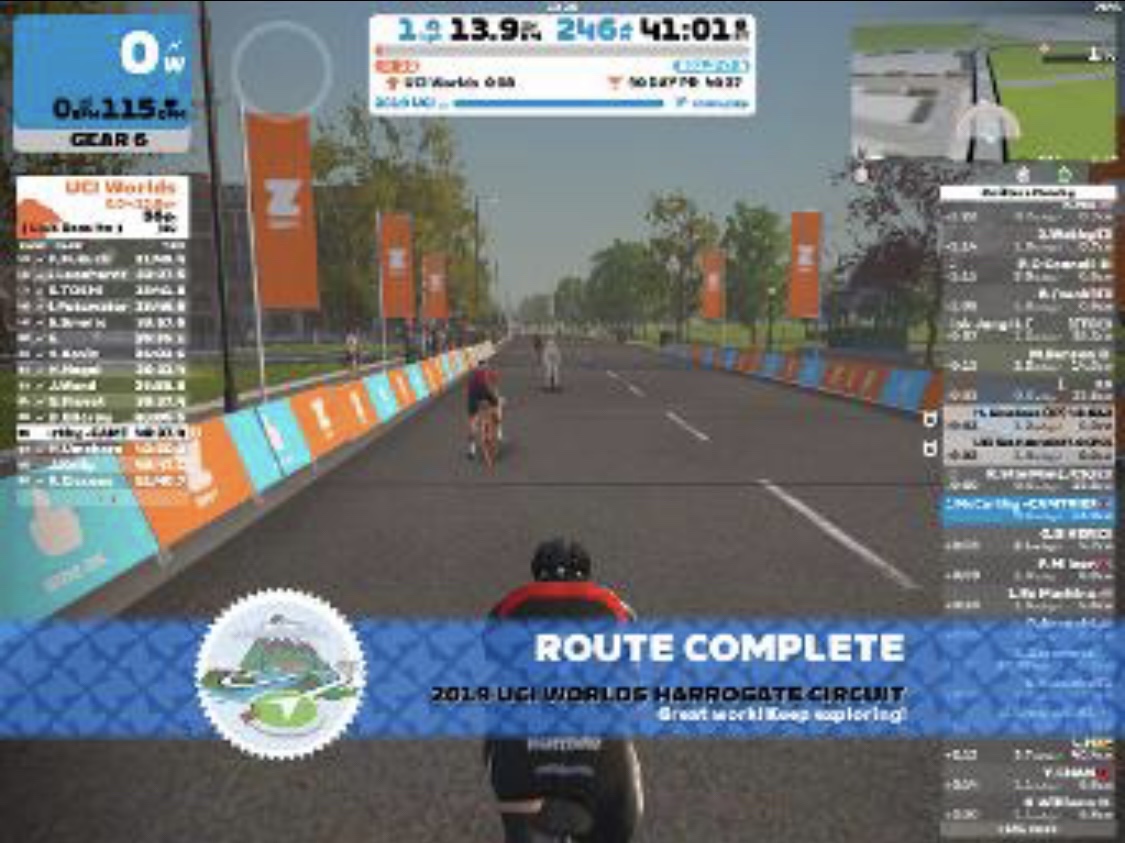Click the riders nearby list header
Screen dimensions: 1125x843
tap(1027, 192)
